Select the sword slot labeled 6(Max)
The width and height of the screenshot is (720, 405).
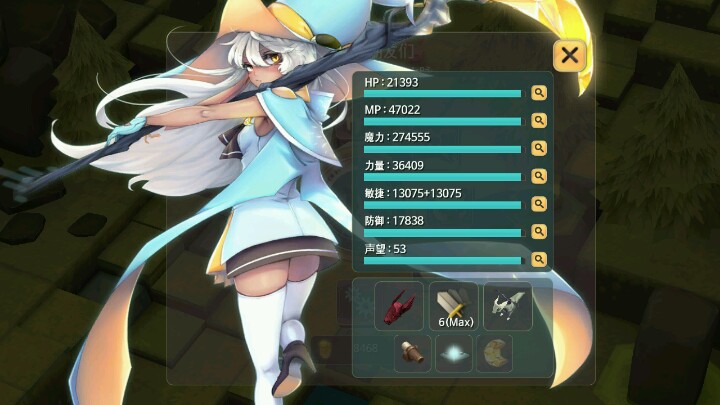[454, 305]
